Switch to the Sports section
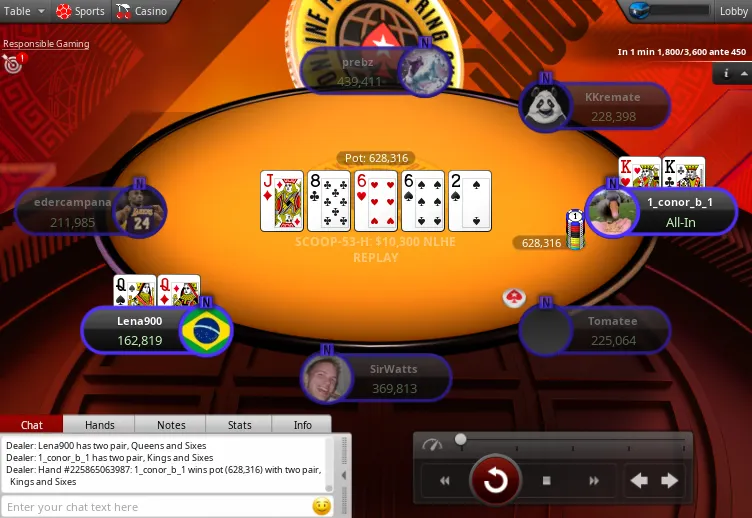This screenshot has height=518, width=752. (80, 11)
